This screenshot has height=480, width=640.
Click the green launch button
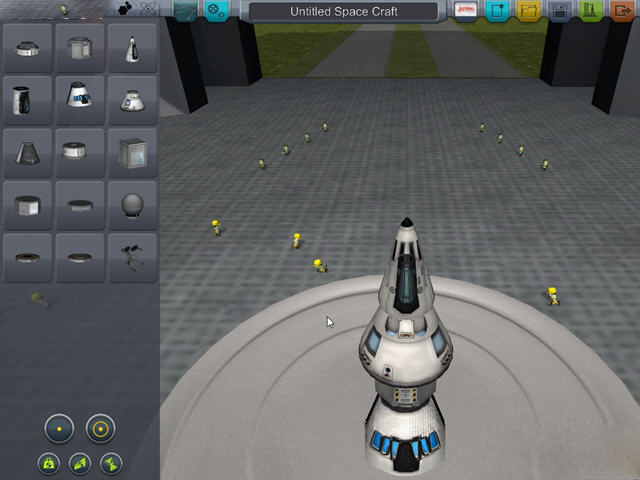[x=592, y=11]
